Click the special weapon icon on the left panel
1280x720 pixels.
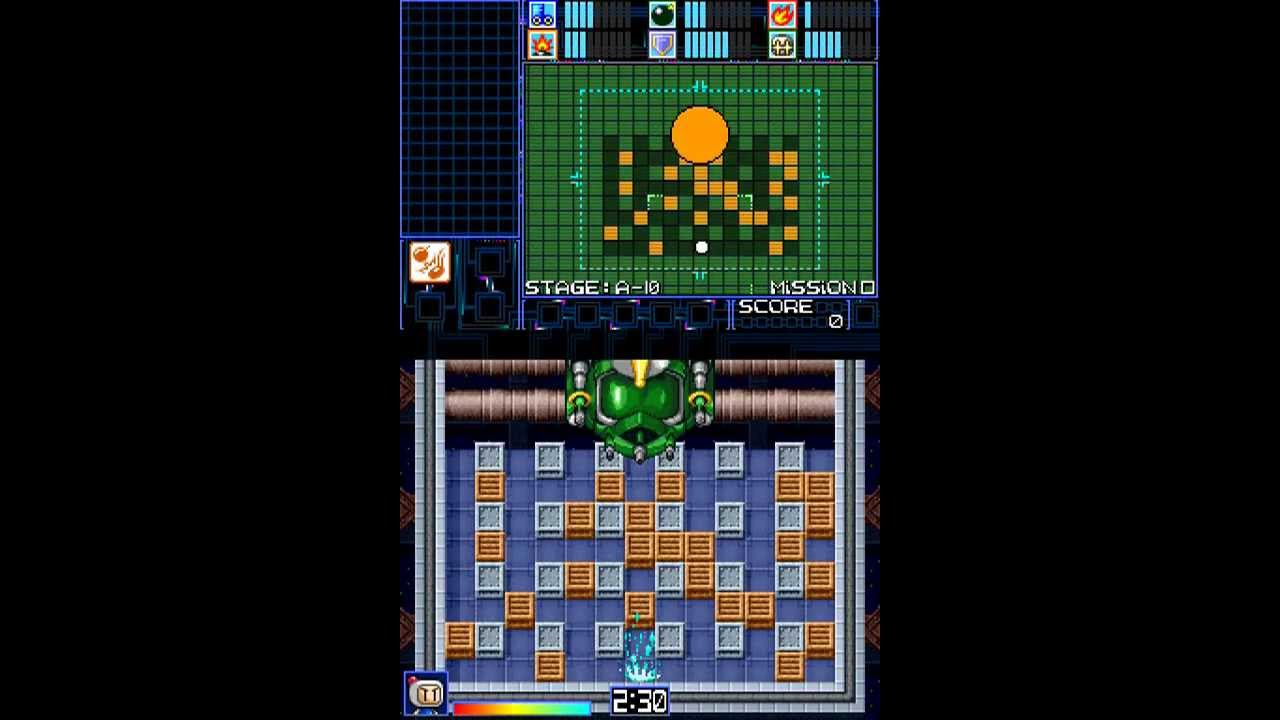pyautogui.click(x=429, y=262)
